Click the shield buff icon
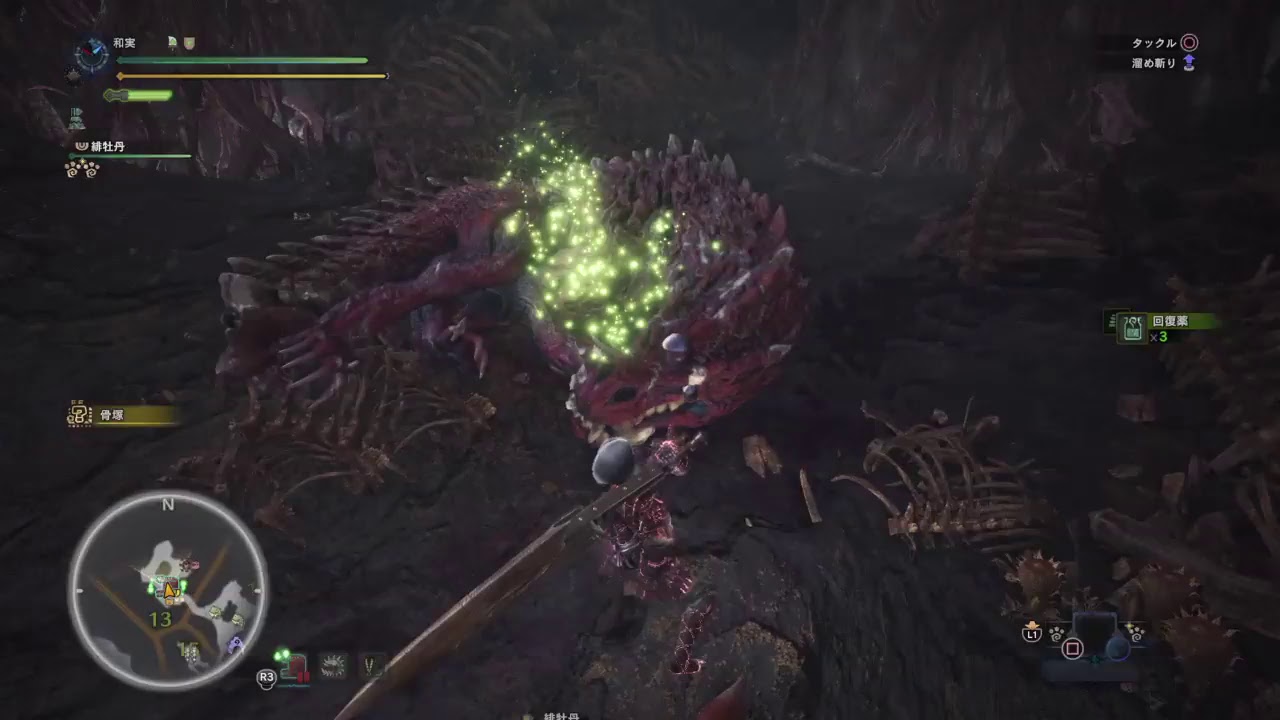Screen dimensions: 1280x720 (x=189, y=43)
